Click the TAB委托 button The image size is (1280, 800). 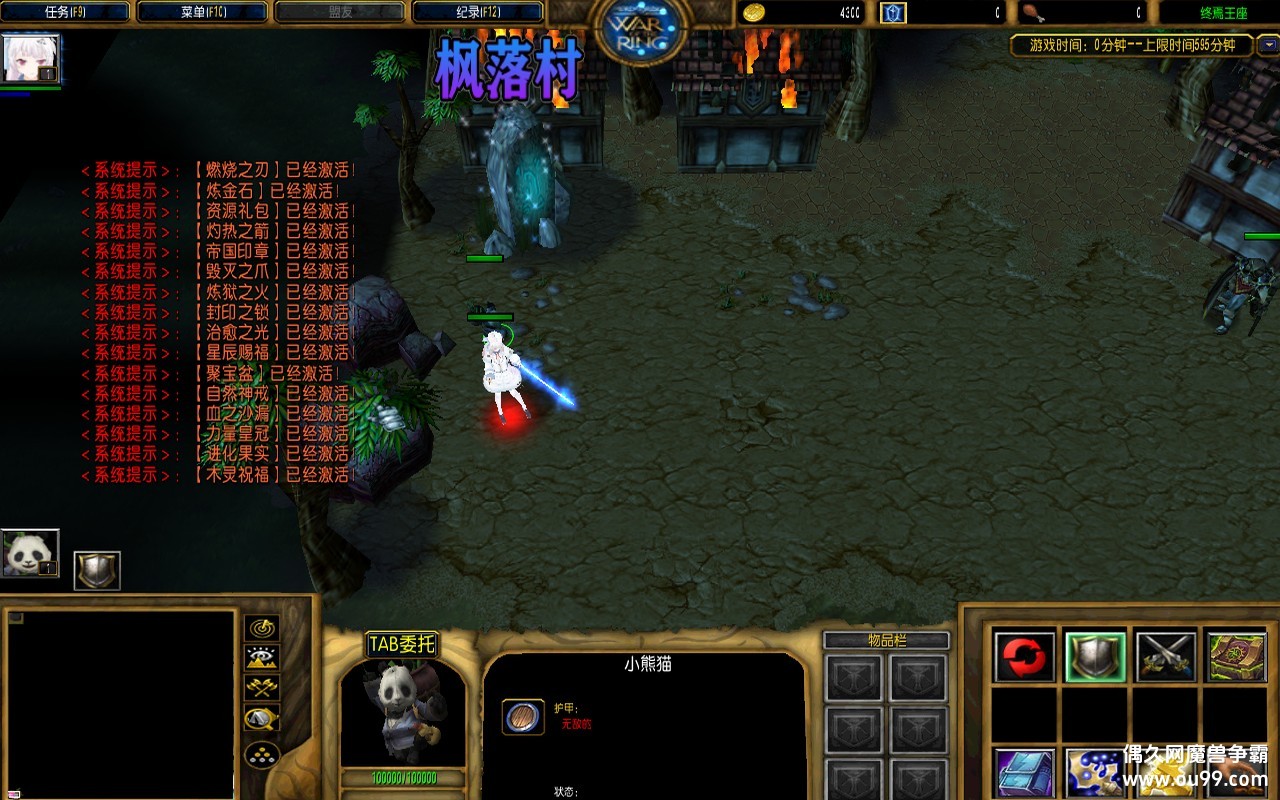[x=402, y=644]
